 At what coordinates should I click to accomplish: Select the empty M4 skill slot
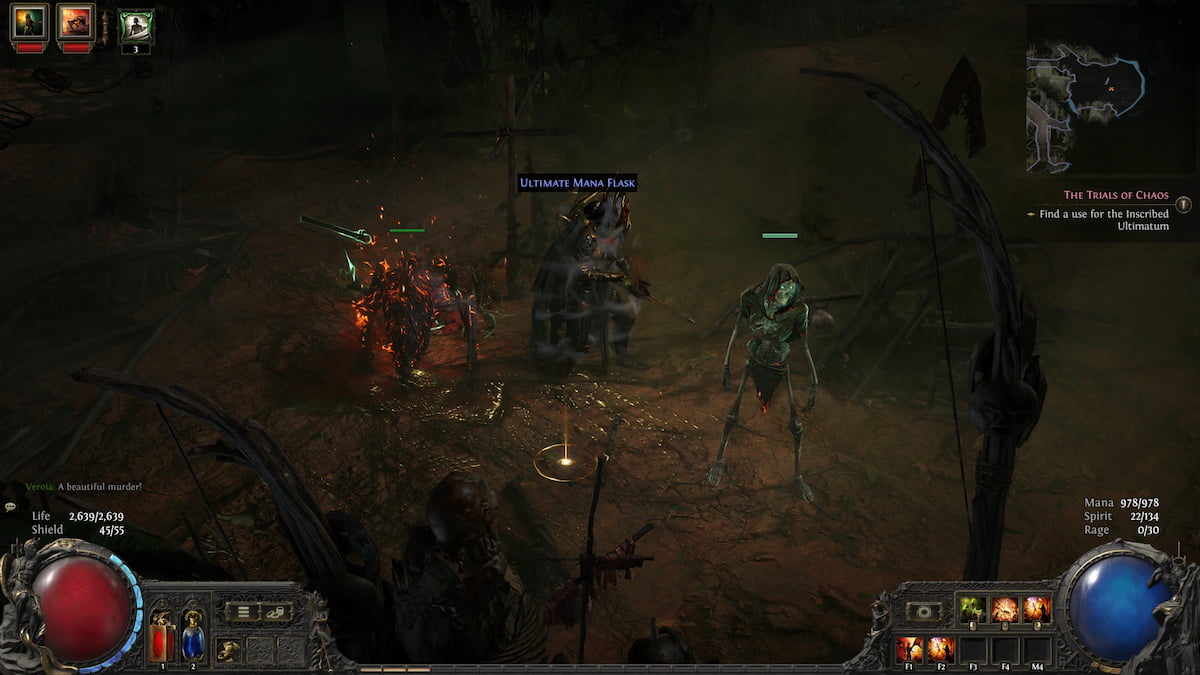(x=1038, y=651)
